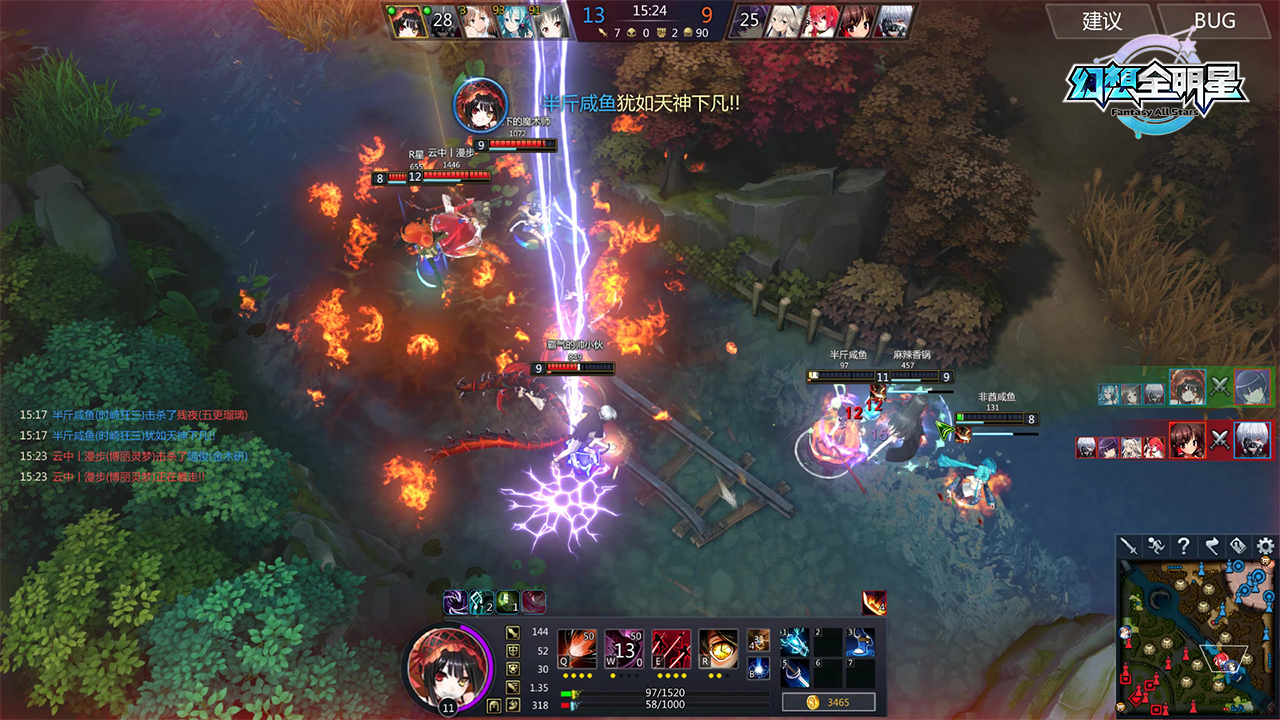This screenshot has width=1280, height=720.
Task: Trigger the R ultimate with golden eye
Action: point(718,649)
